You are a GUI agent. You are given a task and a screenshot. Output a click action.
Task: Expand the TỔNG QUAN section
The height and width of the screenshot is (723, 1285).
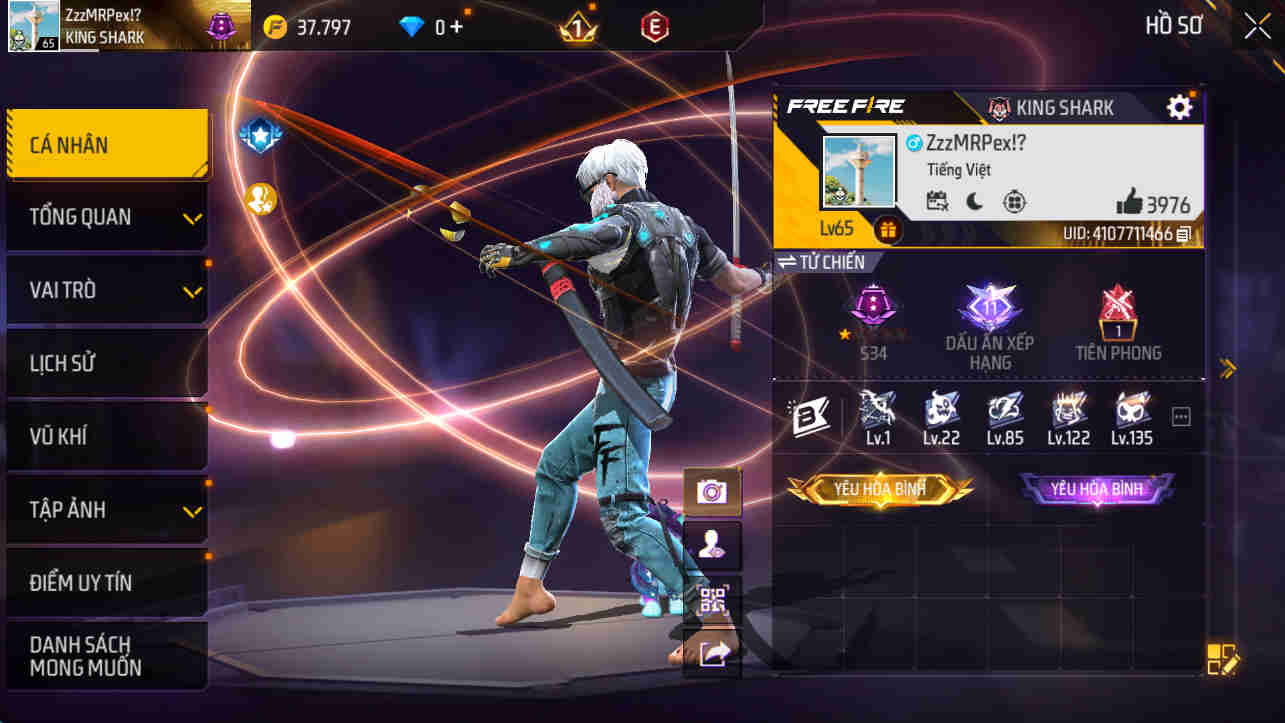pyautogui.click(x=107, y=217)
